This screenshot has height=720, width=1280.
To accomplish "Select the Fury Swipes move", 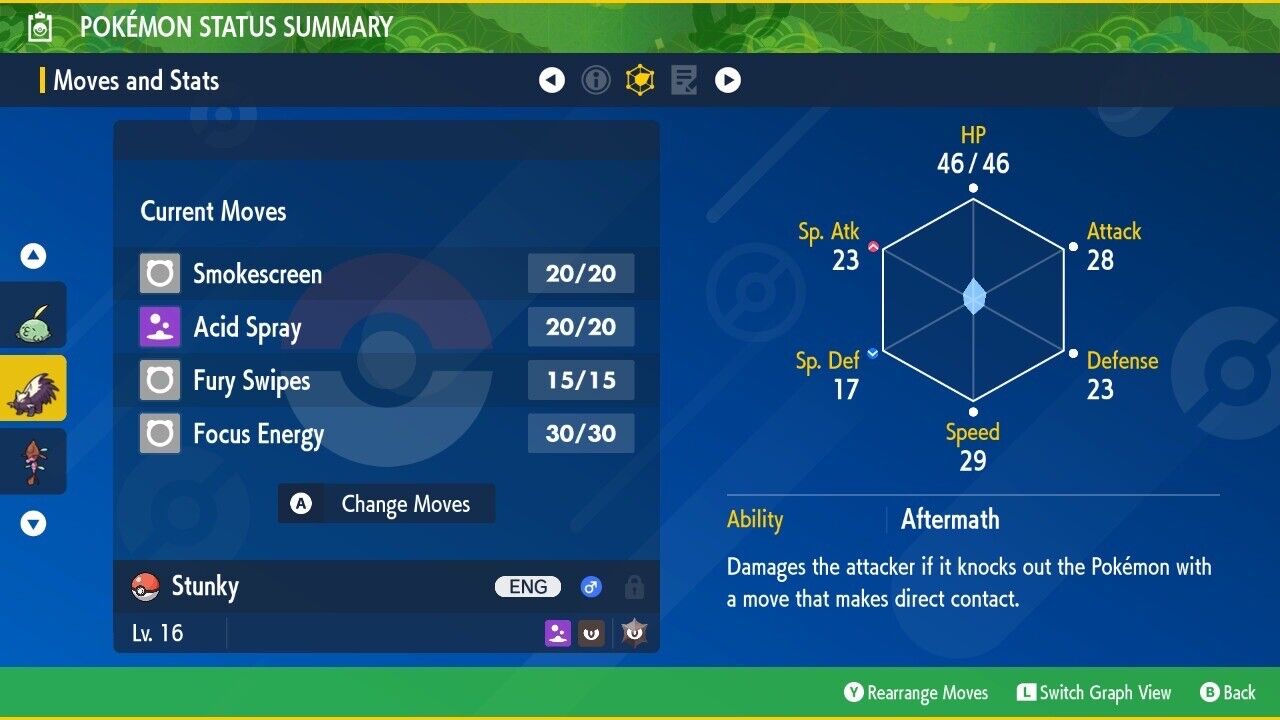I will pos(386,381).
